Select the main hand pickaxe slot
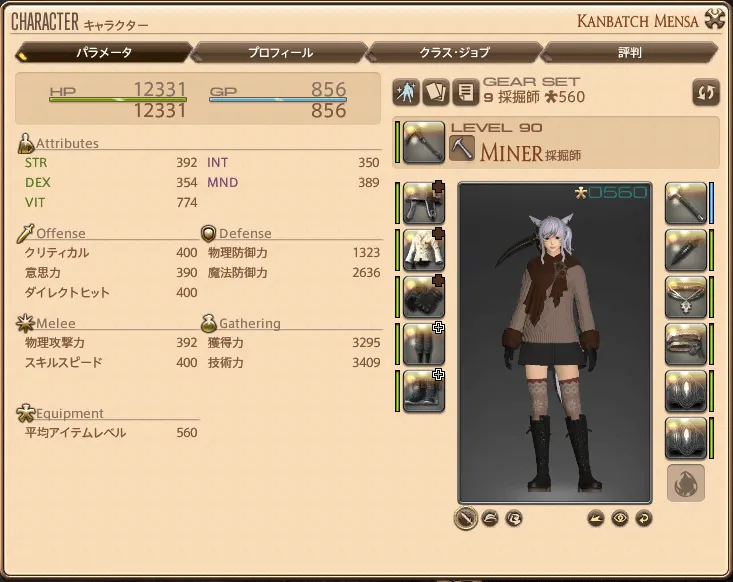This screenshot has width=733, height=582. click(424, 142)
